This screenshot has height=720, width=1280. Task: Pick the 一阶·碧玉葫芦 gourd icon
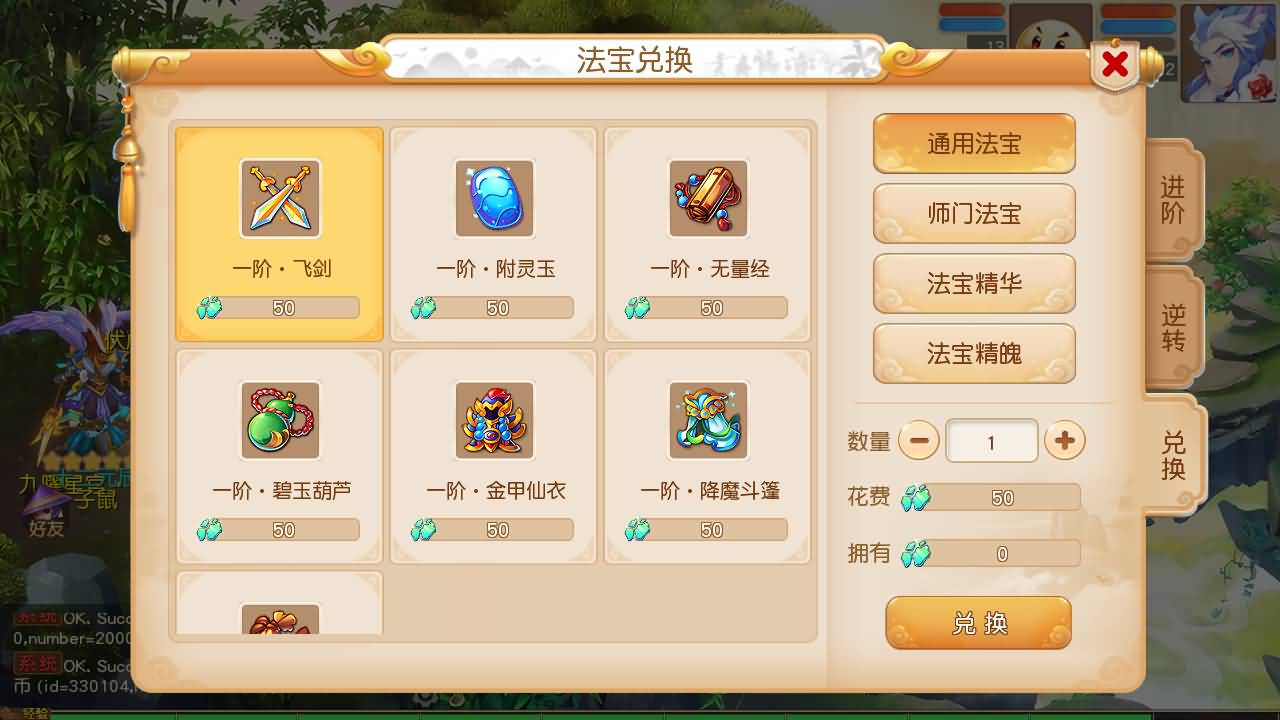[x=280, y=420]
